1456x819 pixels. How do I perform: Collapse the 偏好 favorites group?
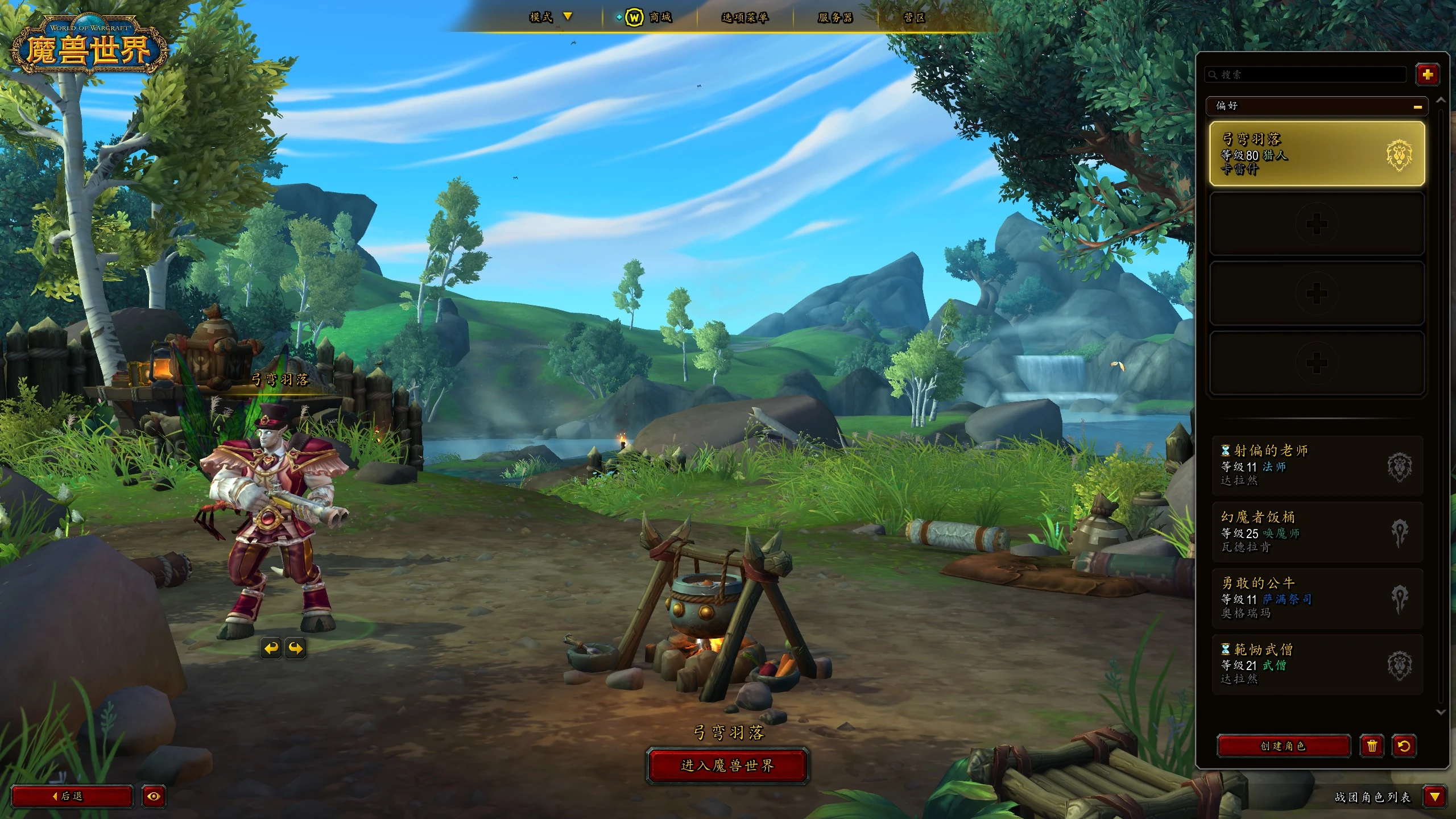point(1417,106)
